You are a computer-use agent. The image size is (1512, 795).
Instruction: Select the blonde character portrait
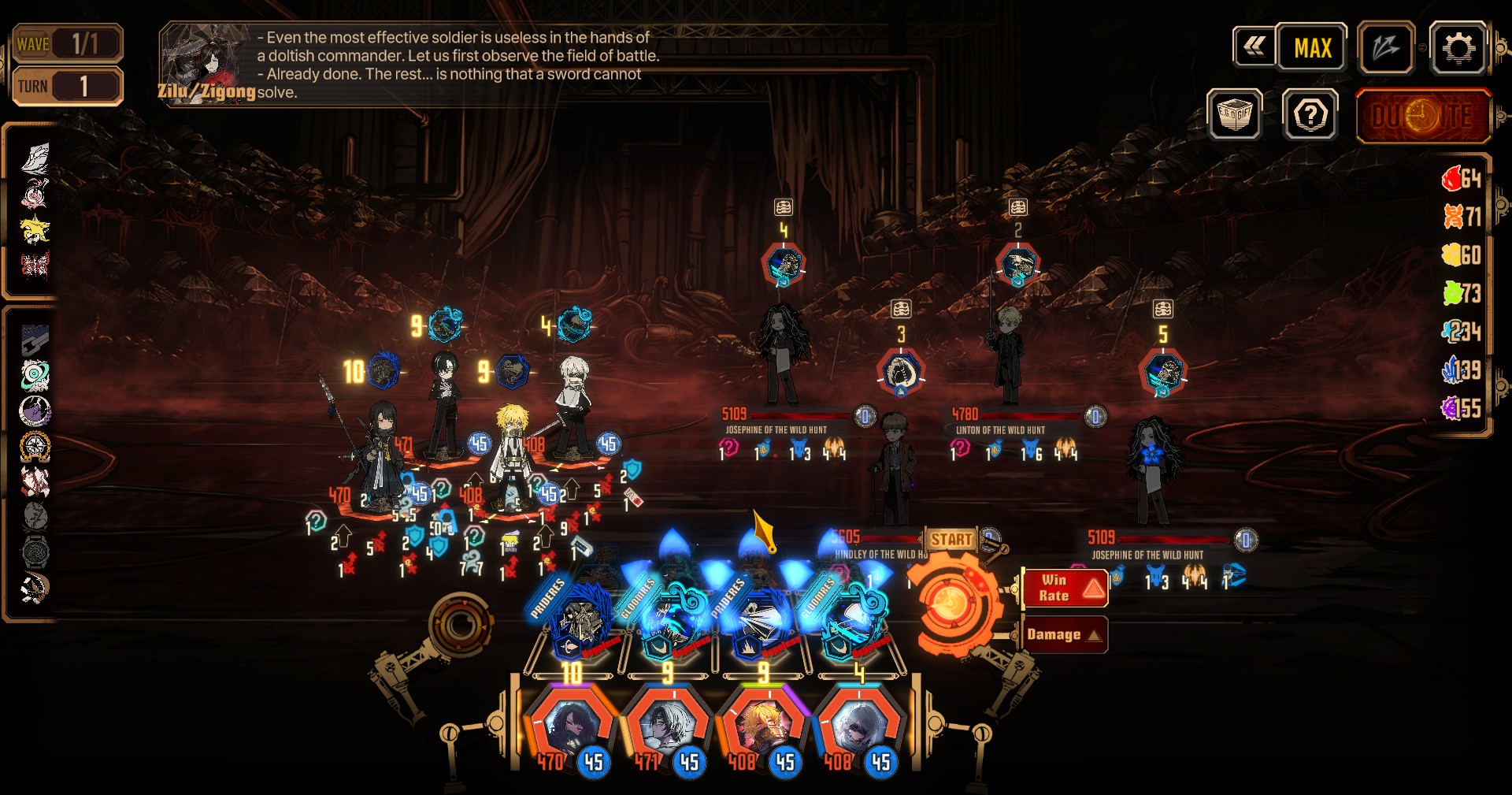764,726
